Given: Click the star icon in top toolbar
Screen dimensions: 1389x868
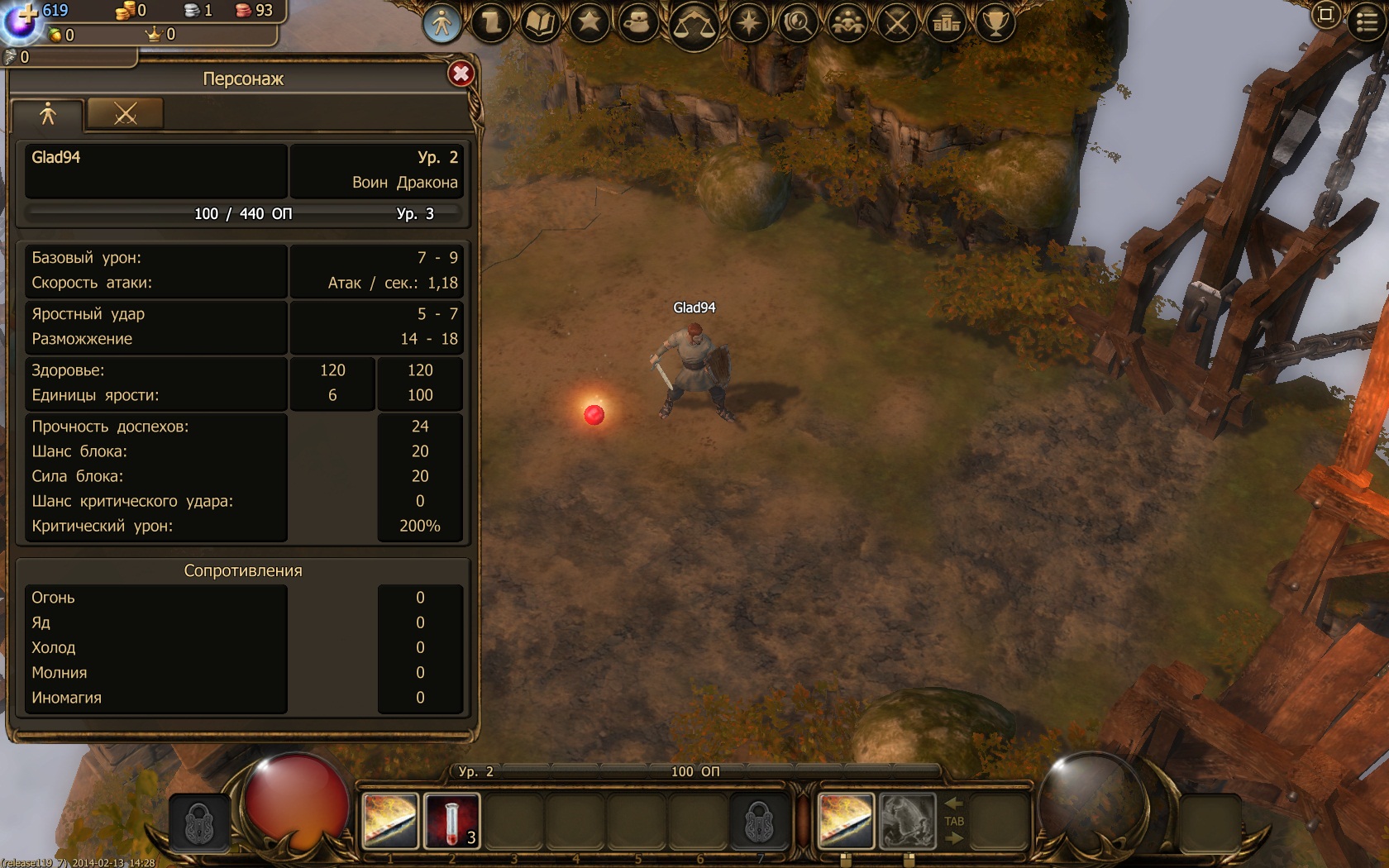Looking at the screenshot, I should point(589,22).
